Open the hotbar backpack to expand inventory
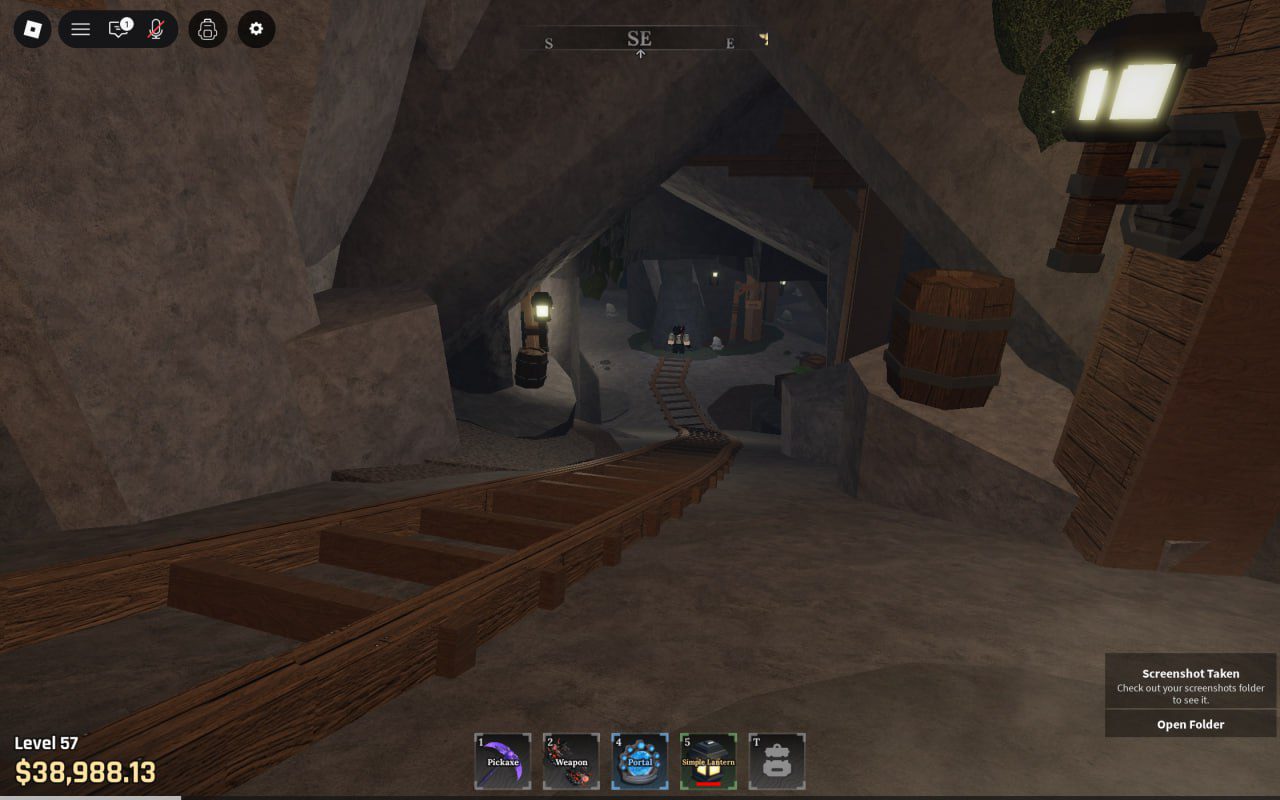This screenshot has height=800, width=1280. point(778,760)
